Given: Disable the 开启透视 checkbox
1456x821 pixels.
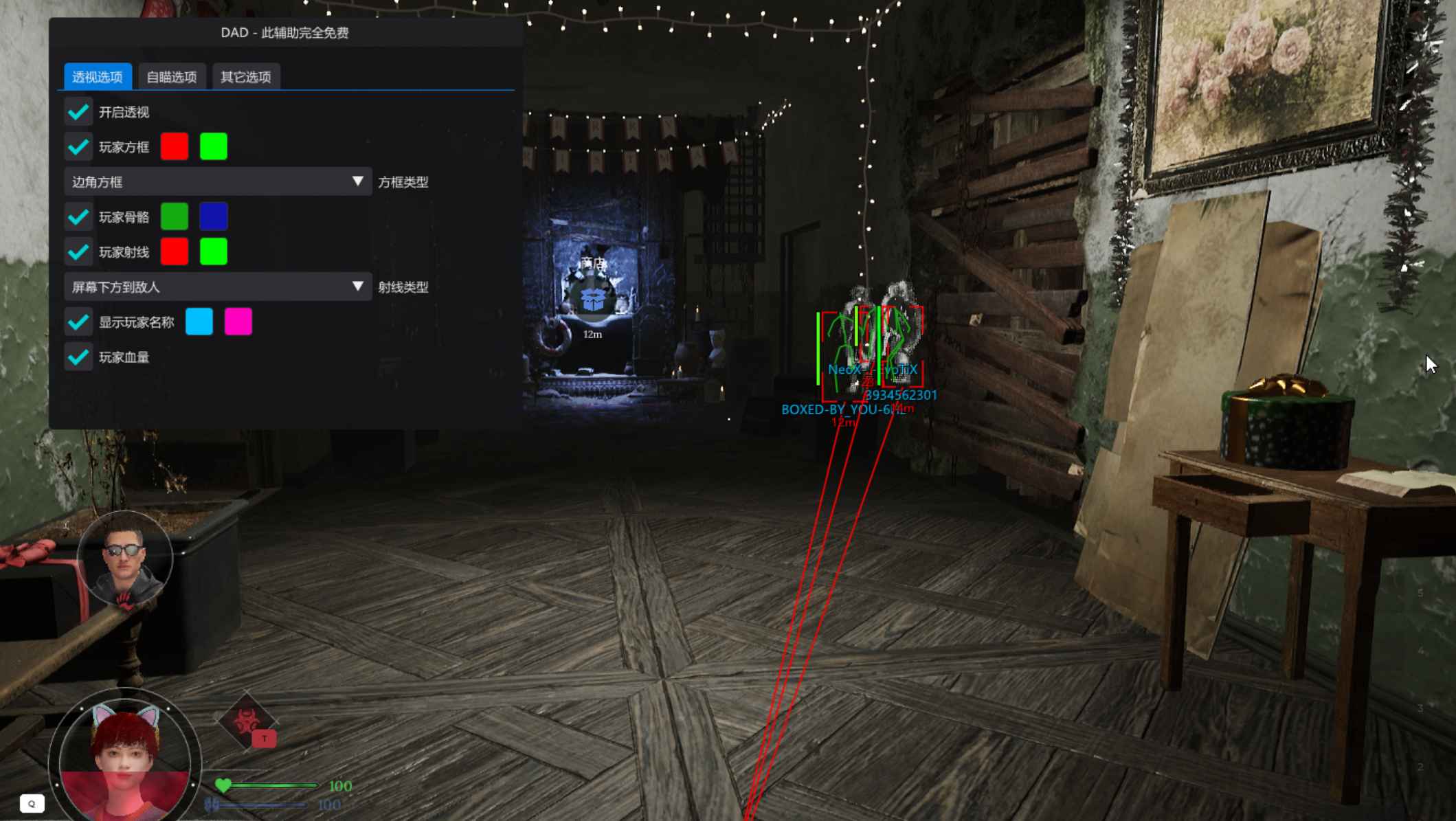Looking at the screenshot, I should point(78,111).
